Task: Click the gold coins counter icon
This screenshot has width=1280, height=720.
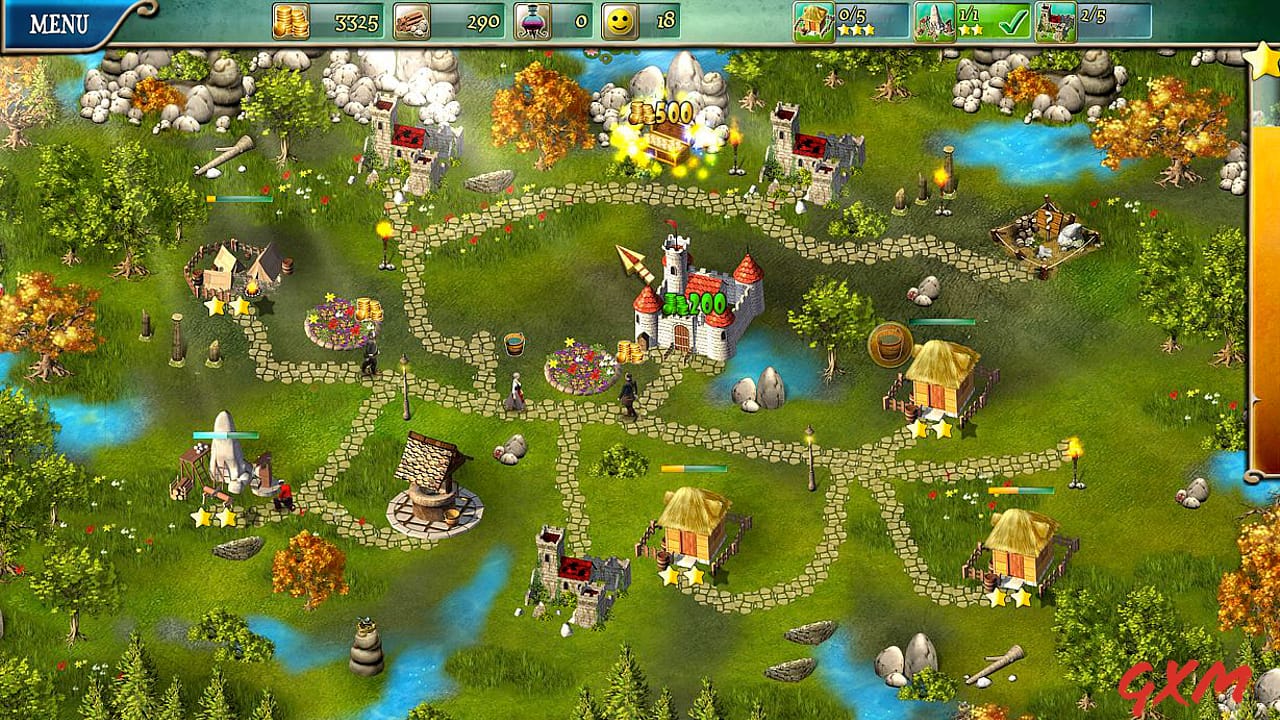Action: [x=290, y=20]
